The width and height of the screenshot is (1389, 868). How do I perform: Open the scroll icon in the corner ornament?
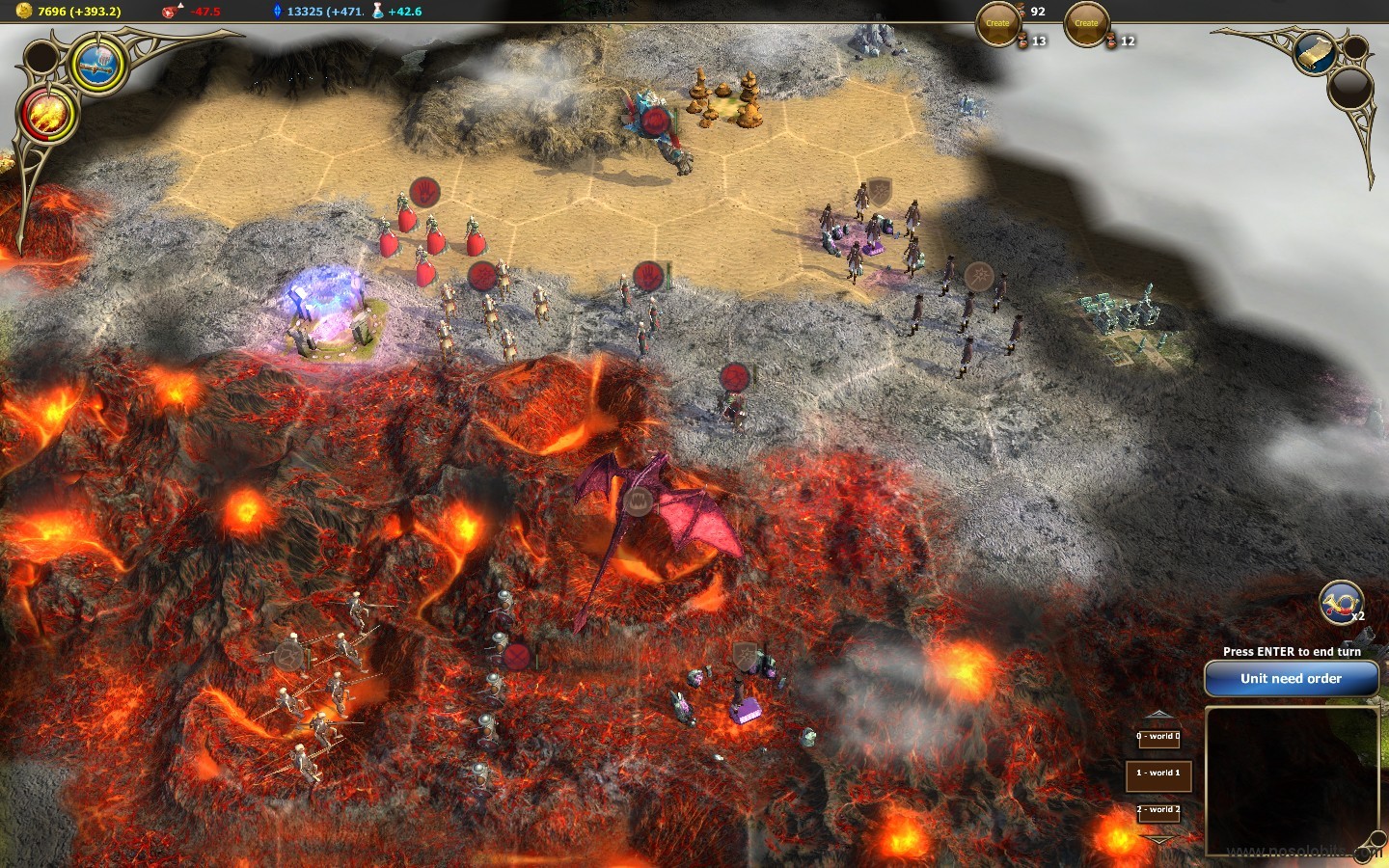[x=1315, y=53]
